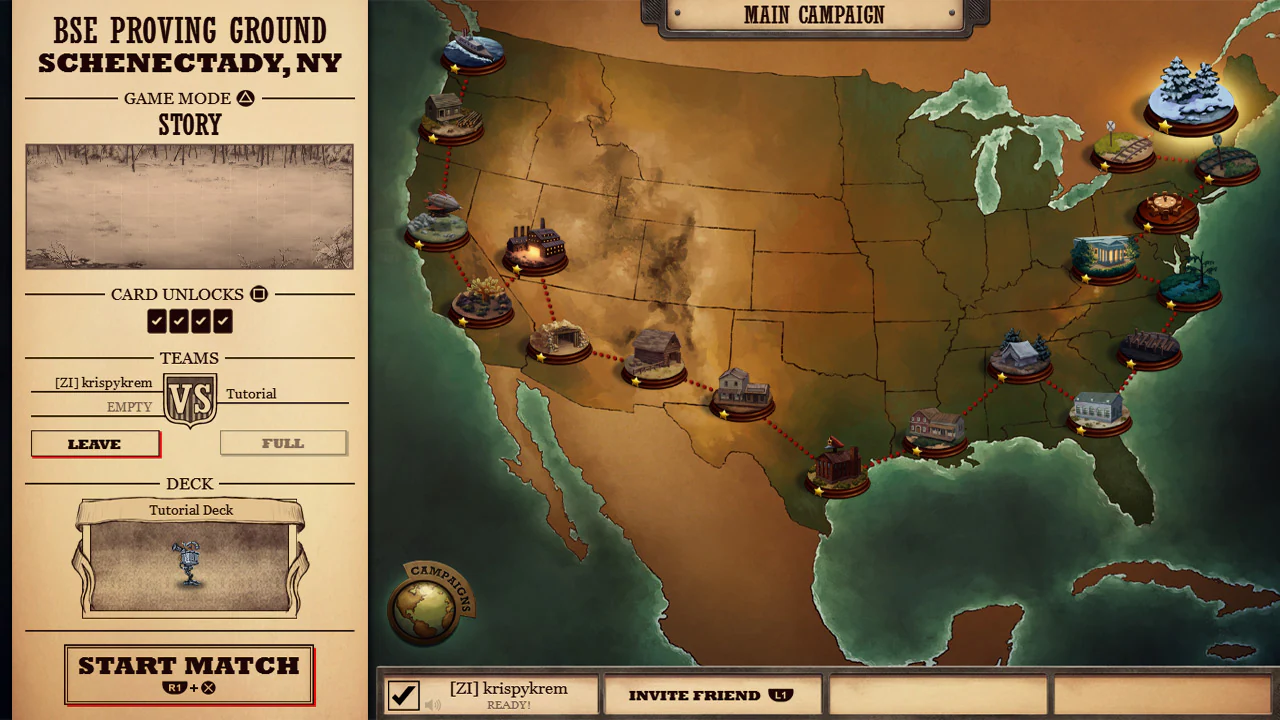Uncheck the first Card Unlocks checkbox
Viewport: 1280px width, 720px height.
coord(157,321)
